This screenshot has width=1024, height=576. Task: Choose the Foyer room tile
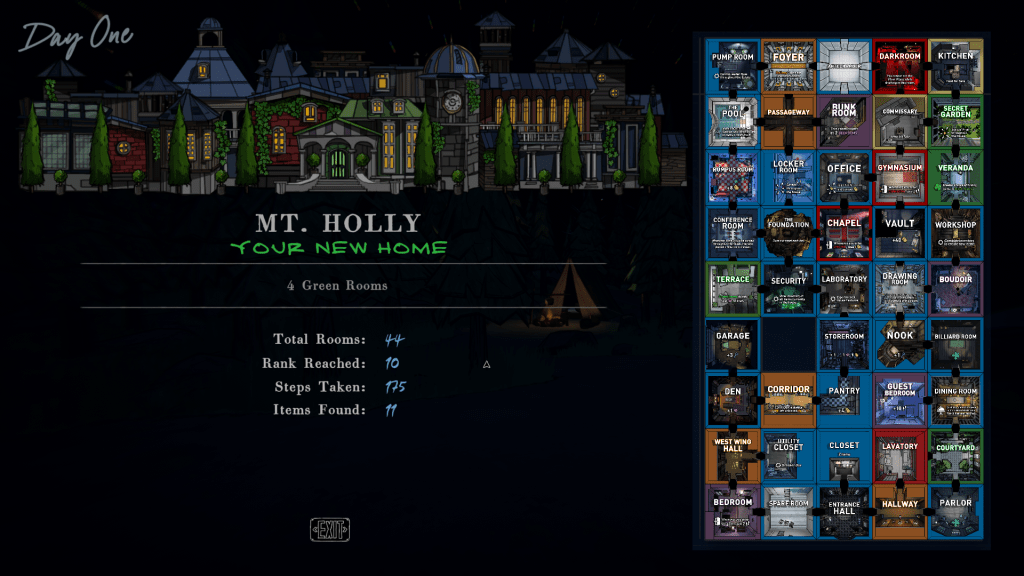click(789, 66)
